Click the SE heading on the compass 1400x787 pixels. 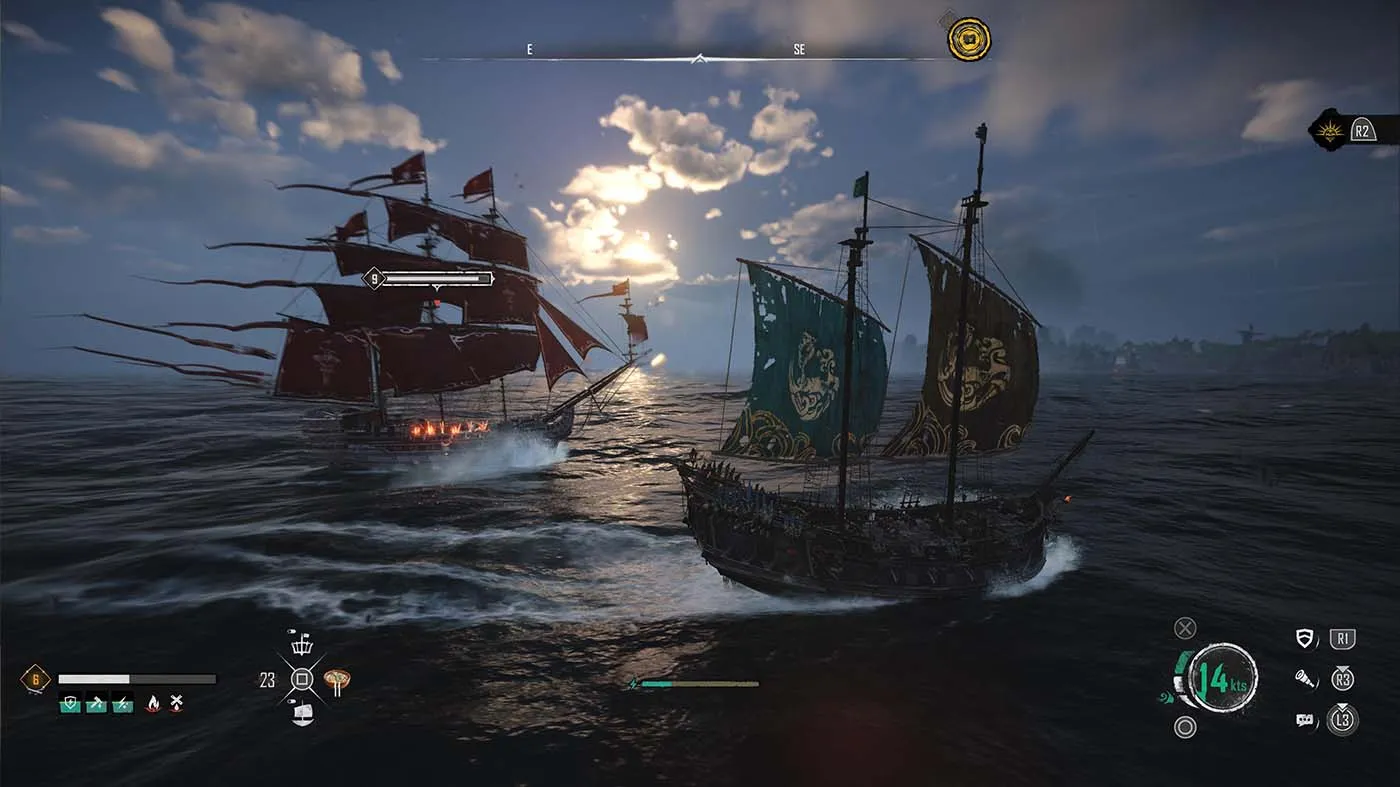pos(800,47)
